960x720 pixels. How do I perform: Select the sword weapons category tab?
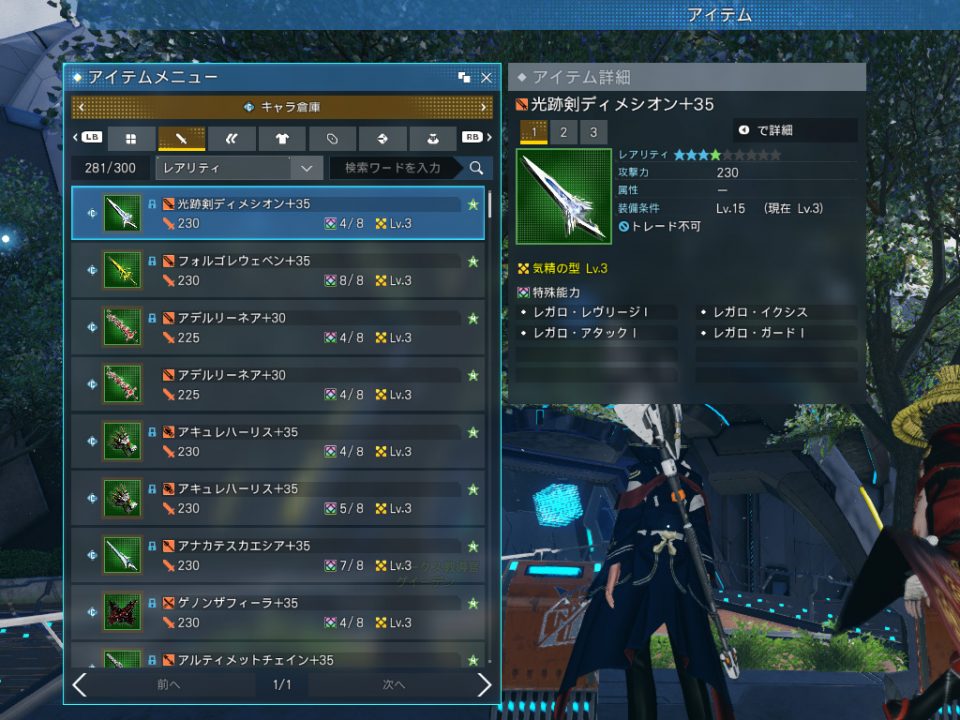click(x=181, y=138)
